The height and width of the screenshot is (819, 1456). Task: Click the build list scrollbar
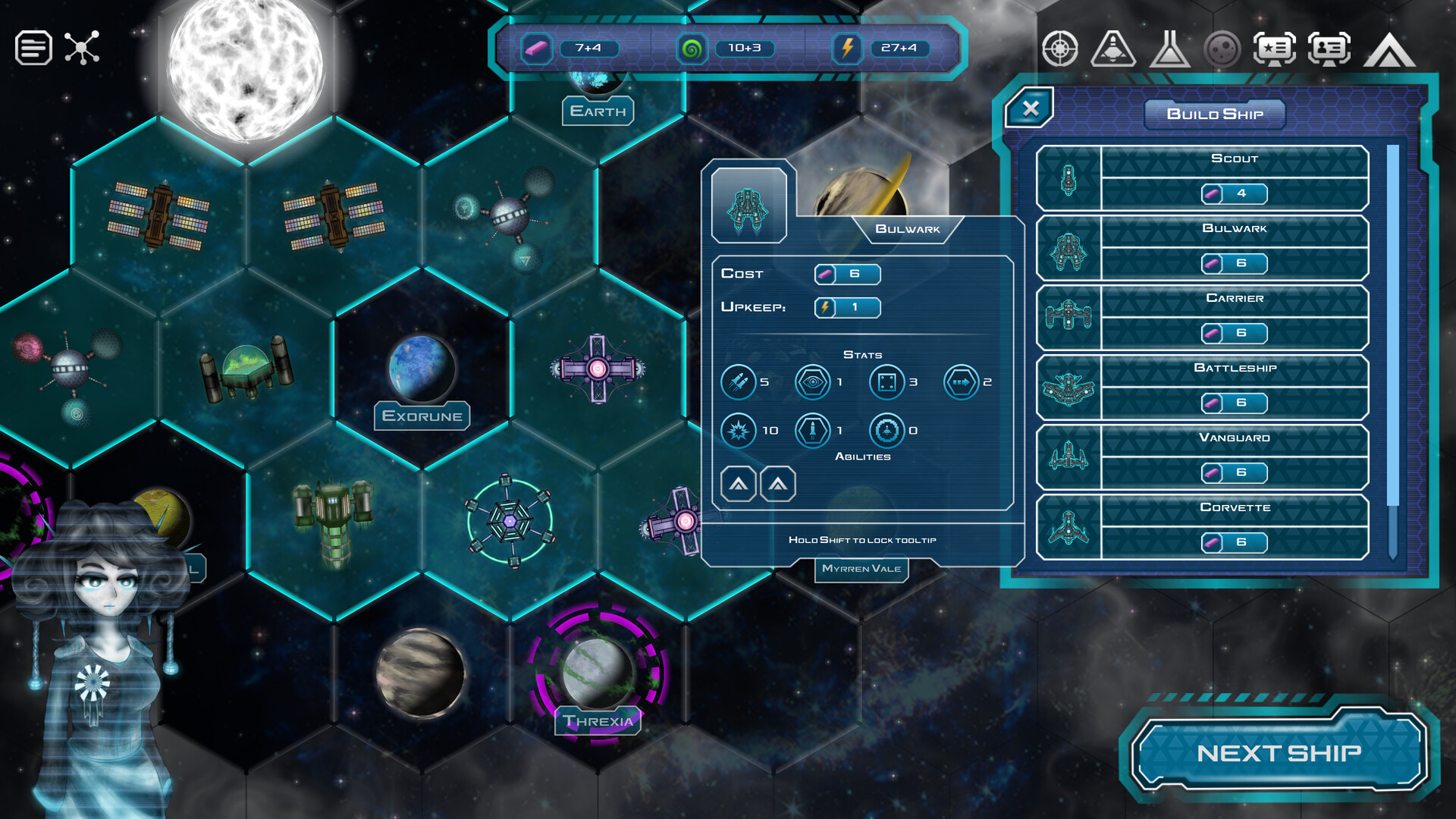pyautogui.click(x=1392, y=326)
